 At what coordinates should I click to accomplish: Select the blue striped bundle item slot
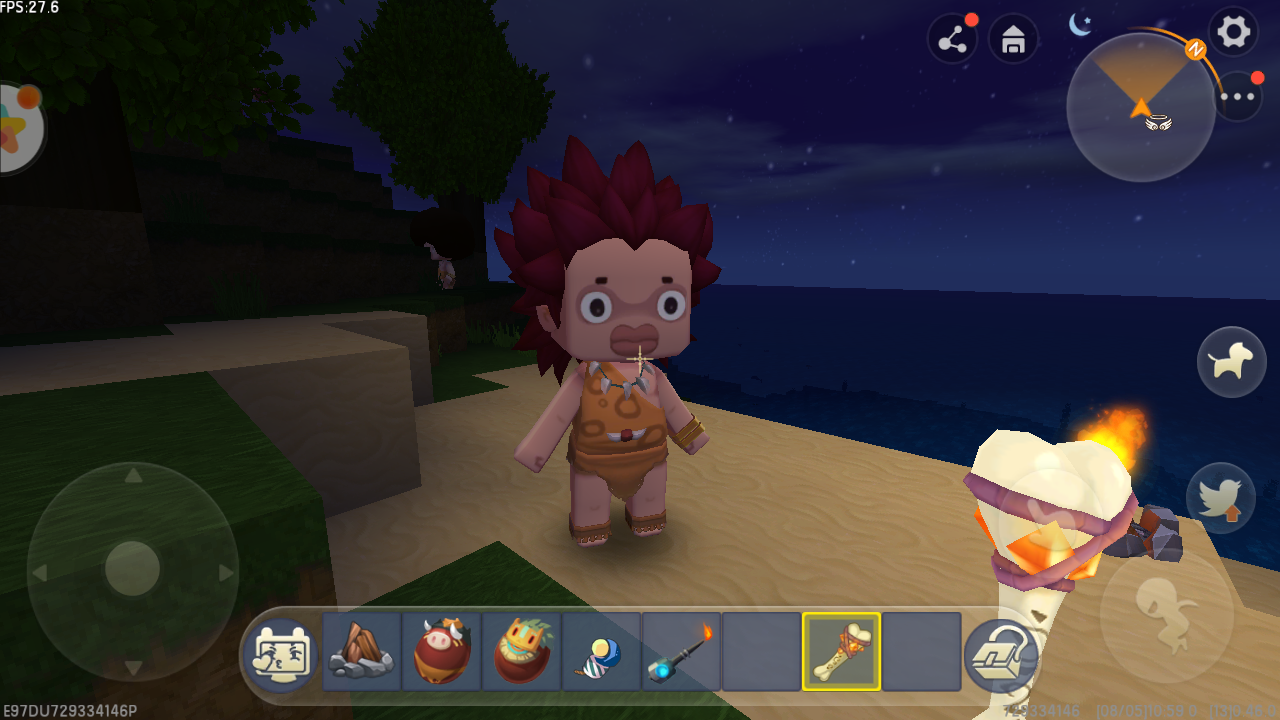601,651
